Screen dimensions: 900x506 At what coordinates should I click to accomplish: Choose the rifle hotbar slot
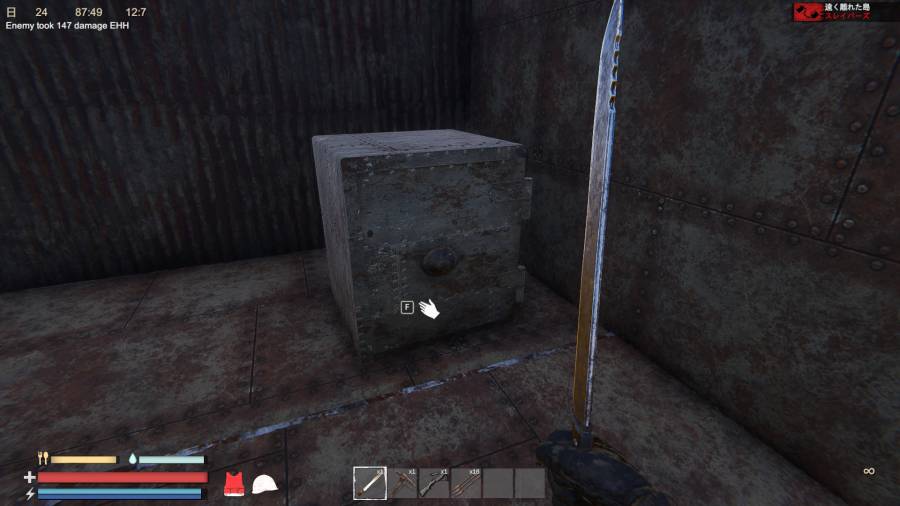[434, 483]
